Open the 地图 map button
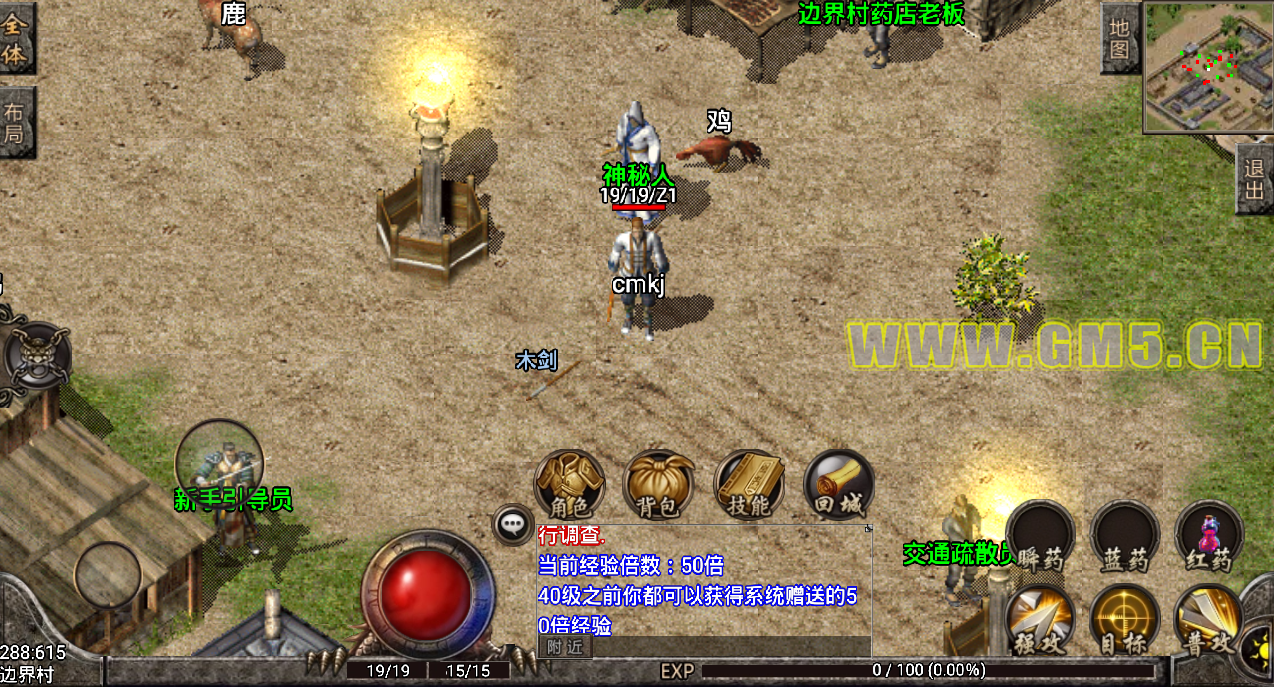1274x687 pixels. (x=1119, y=38)
